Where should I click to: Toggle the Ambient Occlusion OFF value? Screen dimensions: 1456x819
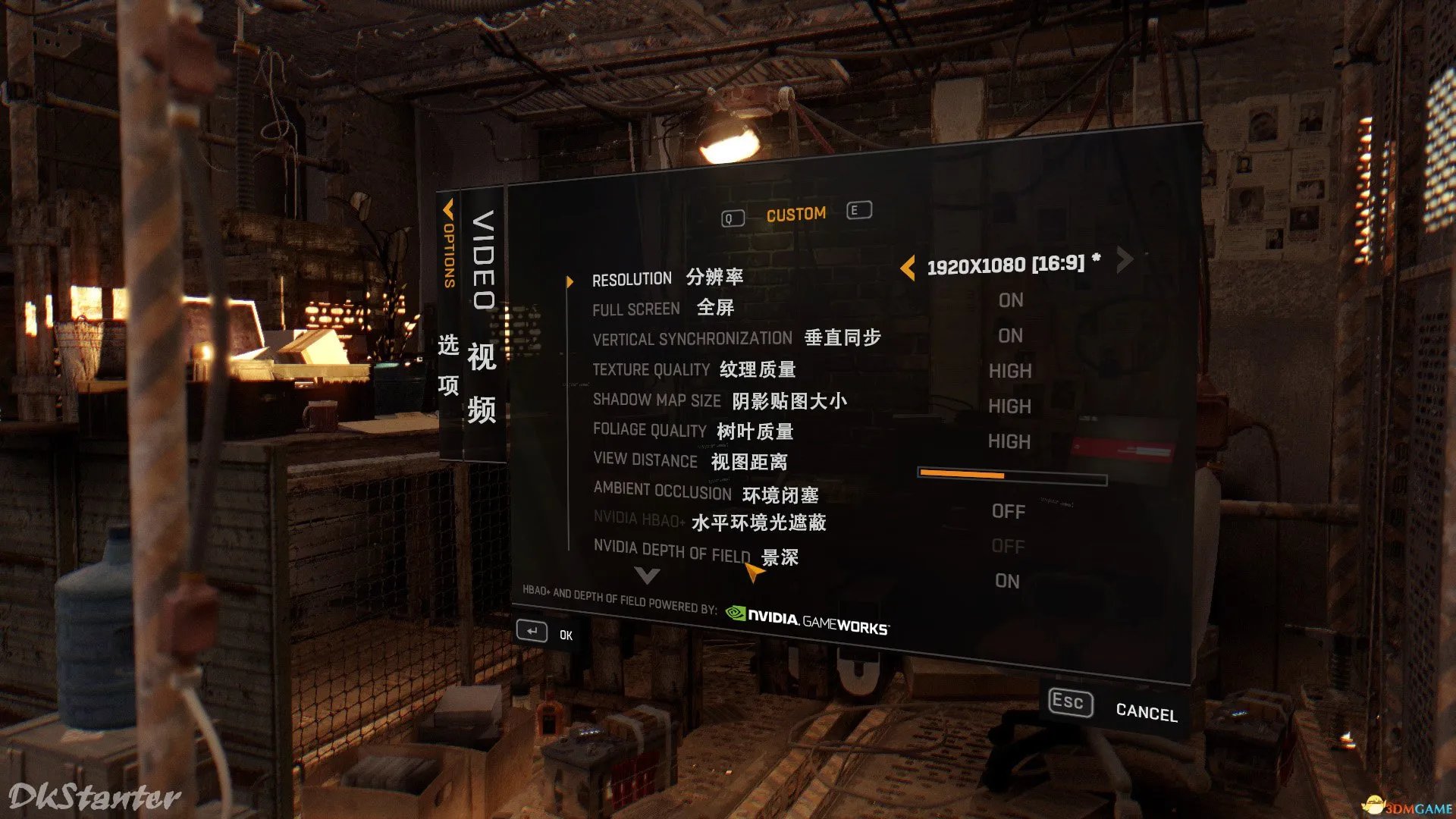[x=1008, y=511]
